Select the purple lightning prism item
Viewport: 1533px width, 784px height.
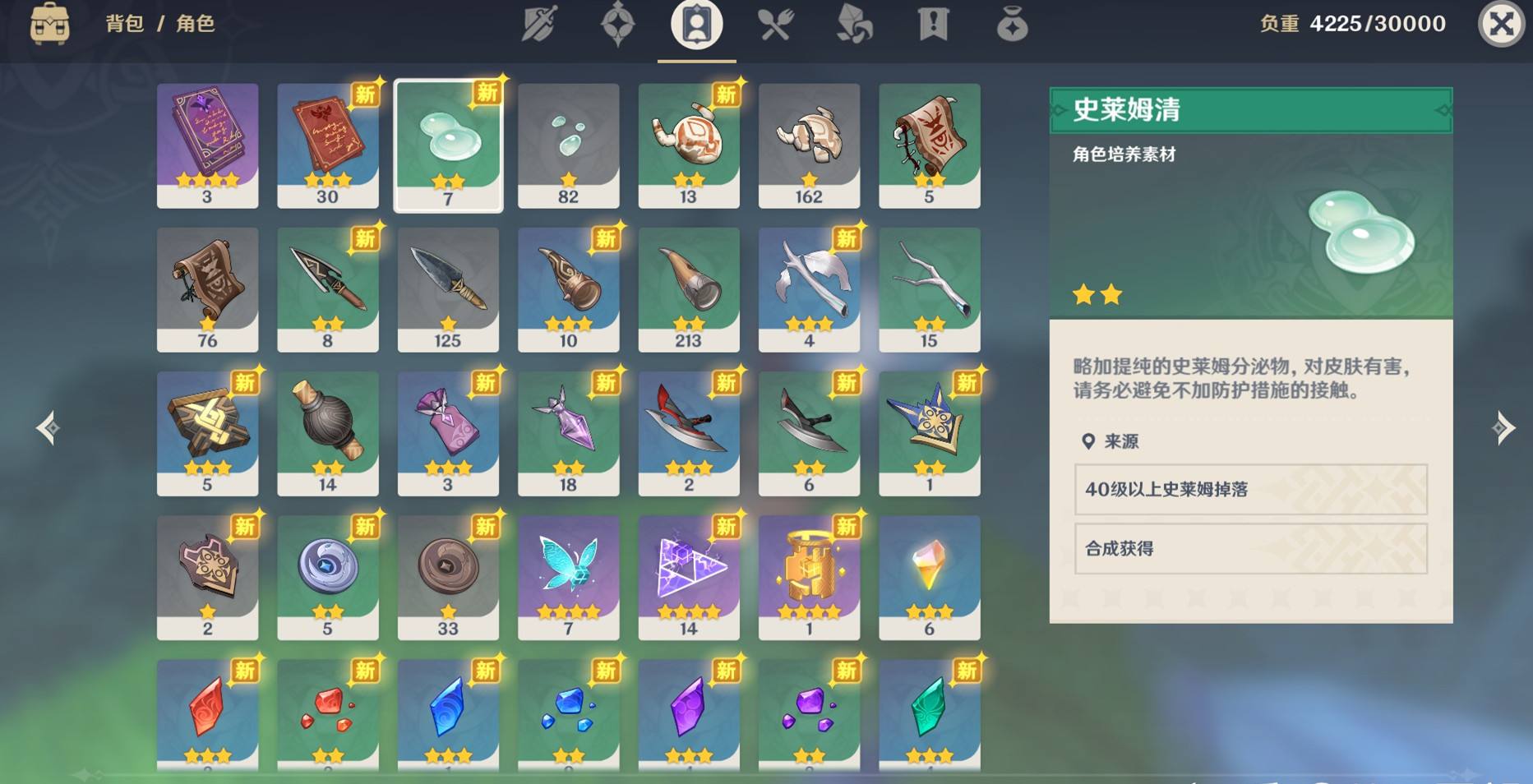click(x=689, y=577)
